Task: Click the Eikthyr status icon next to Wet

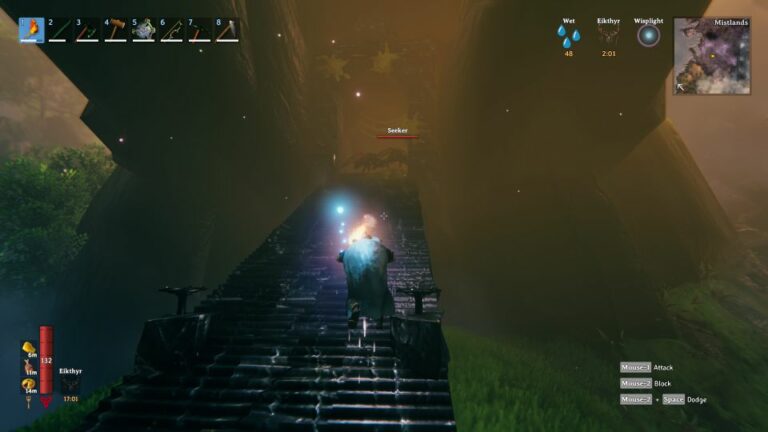Action: [x=608, y=37]
